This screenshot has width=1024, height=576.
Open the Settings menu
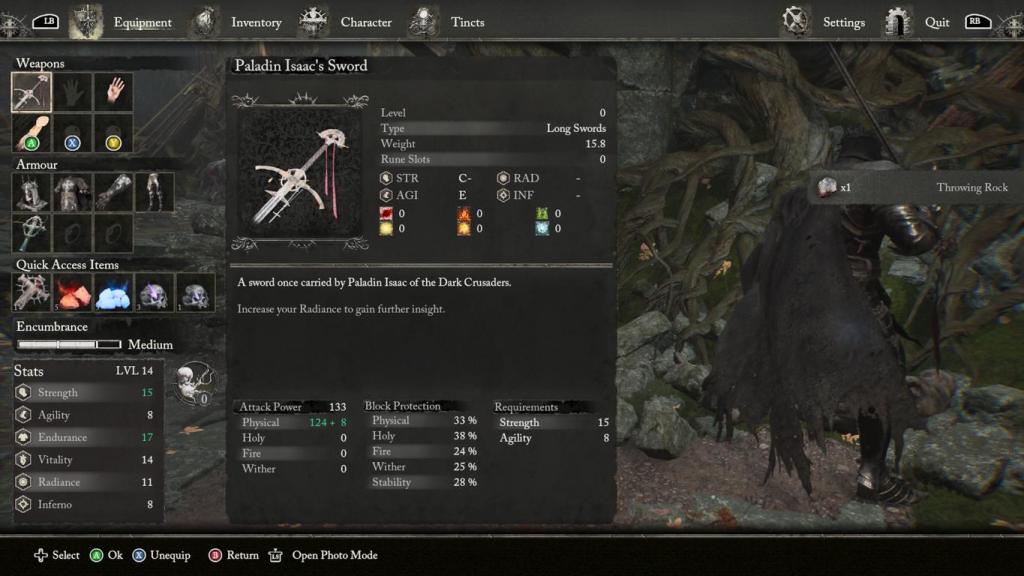[843, 22]
